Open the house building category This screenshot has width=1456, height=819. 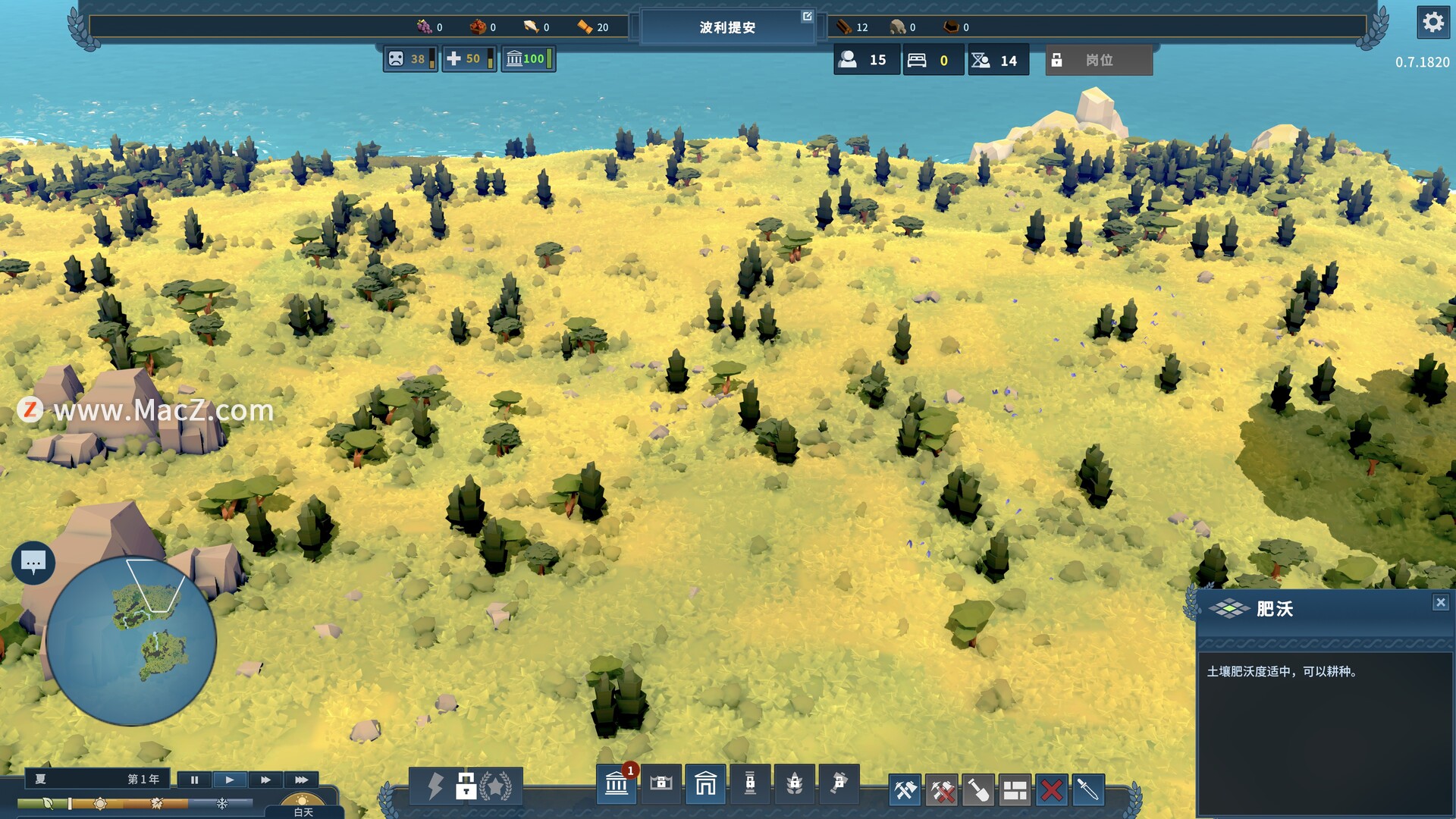point(705,783)
